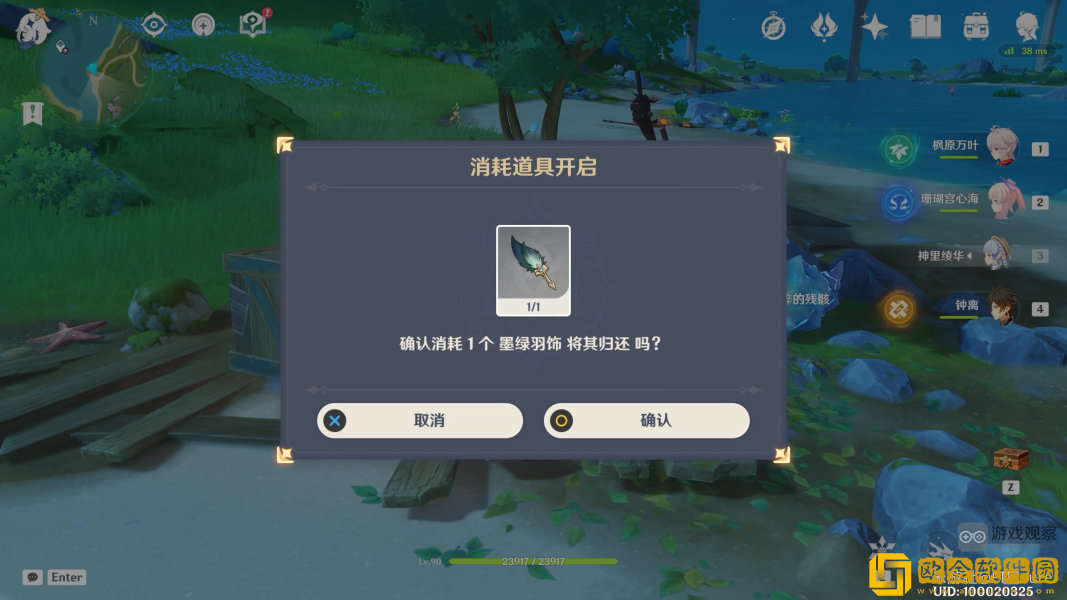Switch to party member 珊瑚宫心海
Screen dimensions: 1067x600
point(1000,200)
